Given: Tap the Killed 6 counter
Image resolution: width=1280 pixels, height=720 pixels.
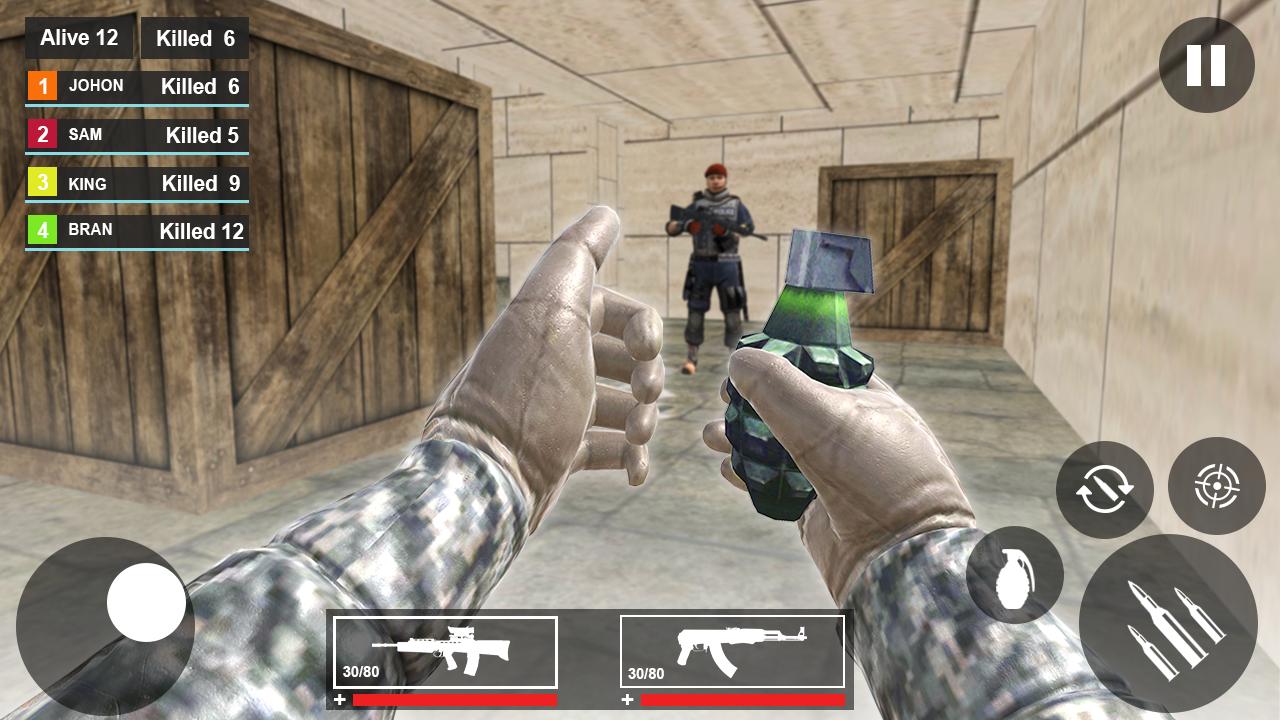Looking at the screenshot, I should tap(195, 39).
